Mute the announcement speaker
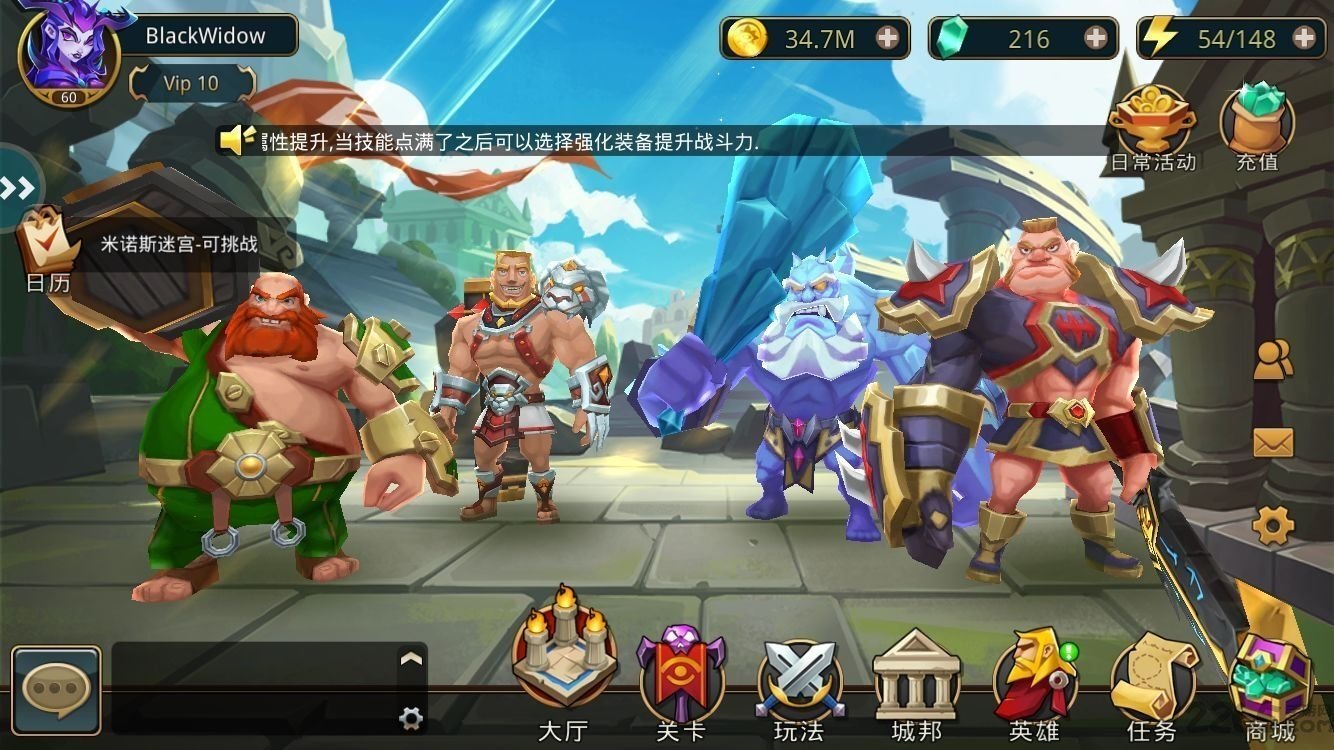This screenshot has width=1334, height=750. [230, 140]
